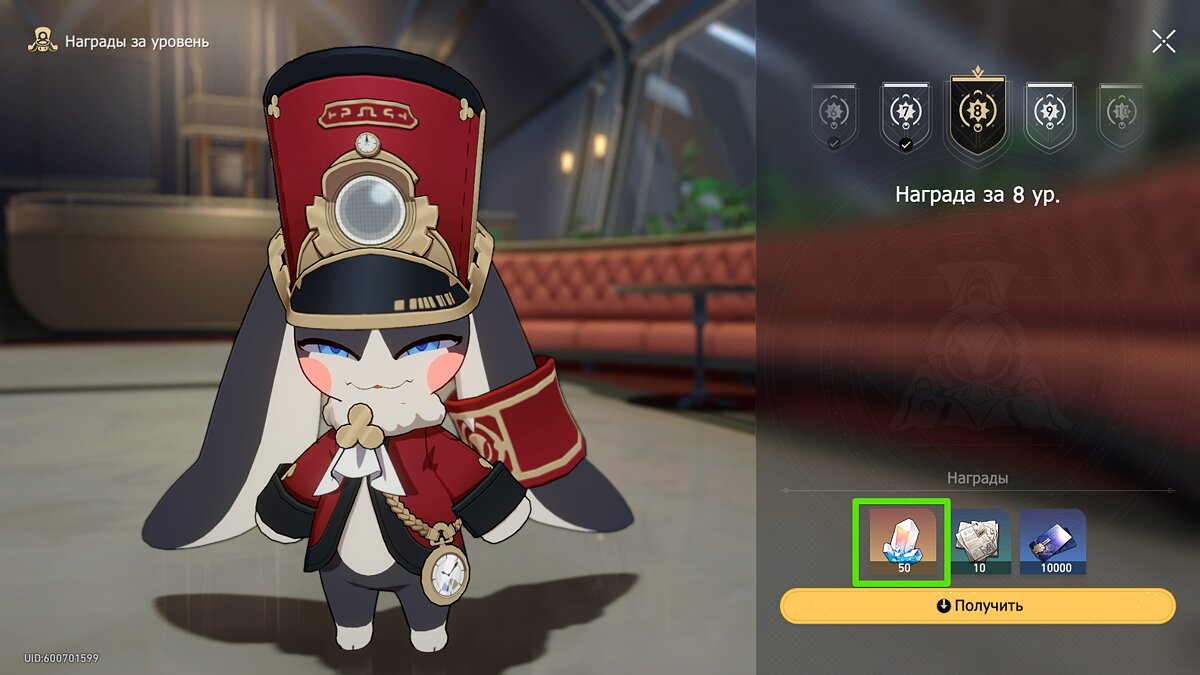
Task: Claim the reward with the Получить button
Action: point(979,606)
